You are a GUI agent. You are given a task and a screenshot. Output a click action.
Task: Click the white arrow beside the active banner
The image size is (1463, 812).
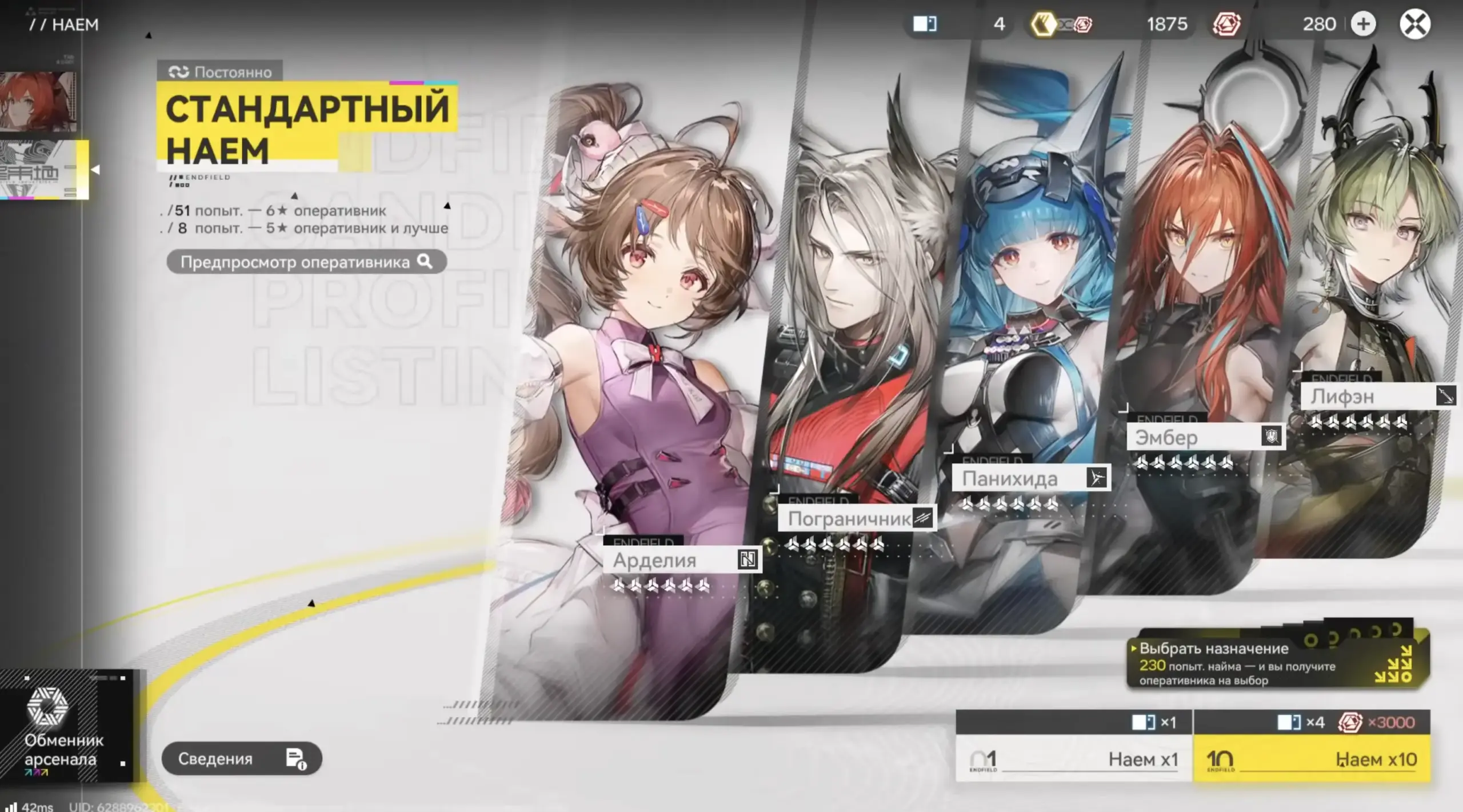click(x=97, y=169)
